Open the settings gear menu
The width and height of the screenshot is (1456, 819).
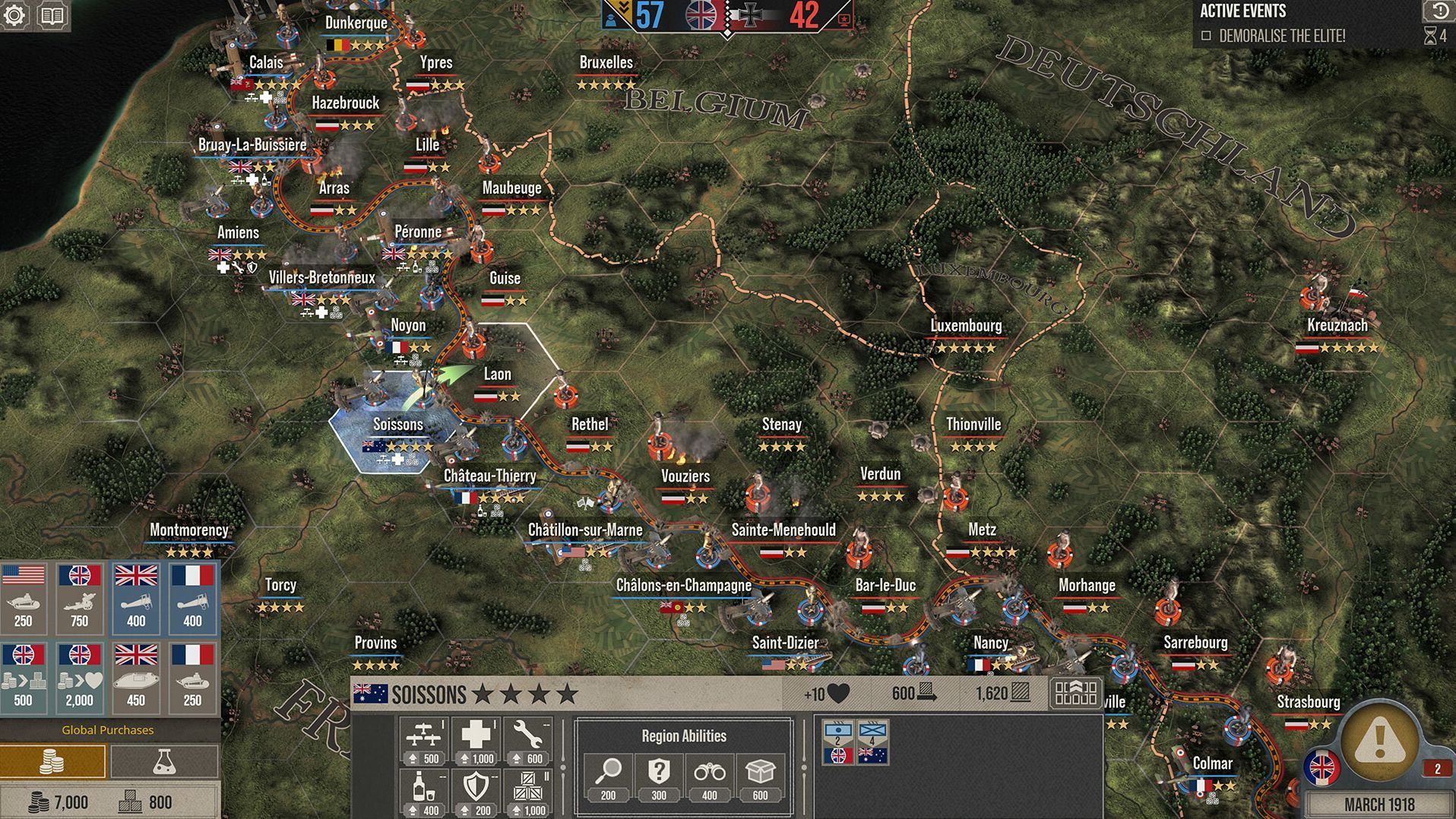14,14
